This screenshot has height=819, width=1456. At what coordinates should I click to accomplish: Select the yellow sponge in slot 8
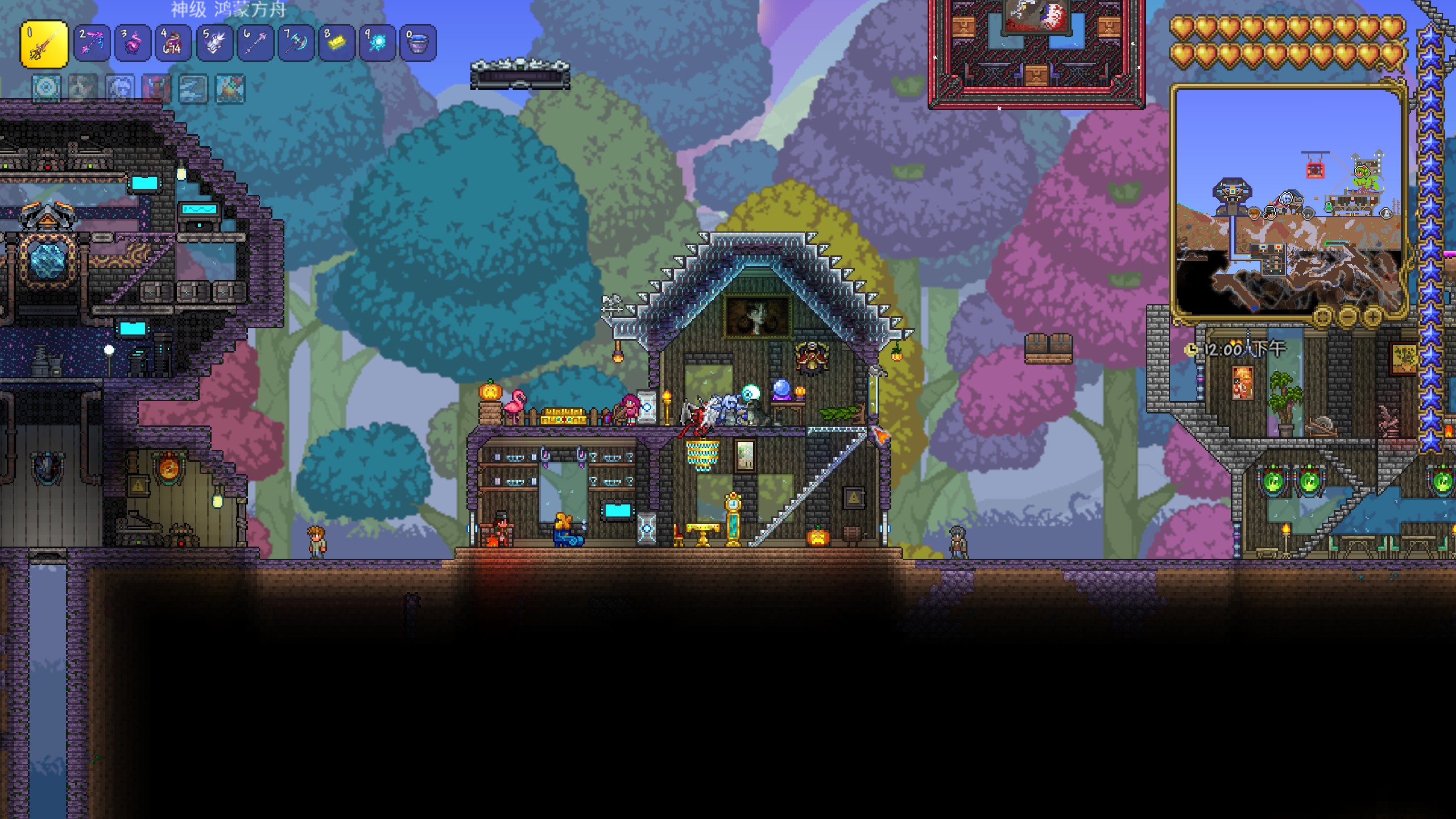click(x=337, y=43)
